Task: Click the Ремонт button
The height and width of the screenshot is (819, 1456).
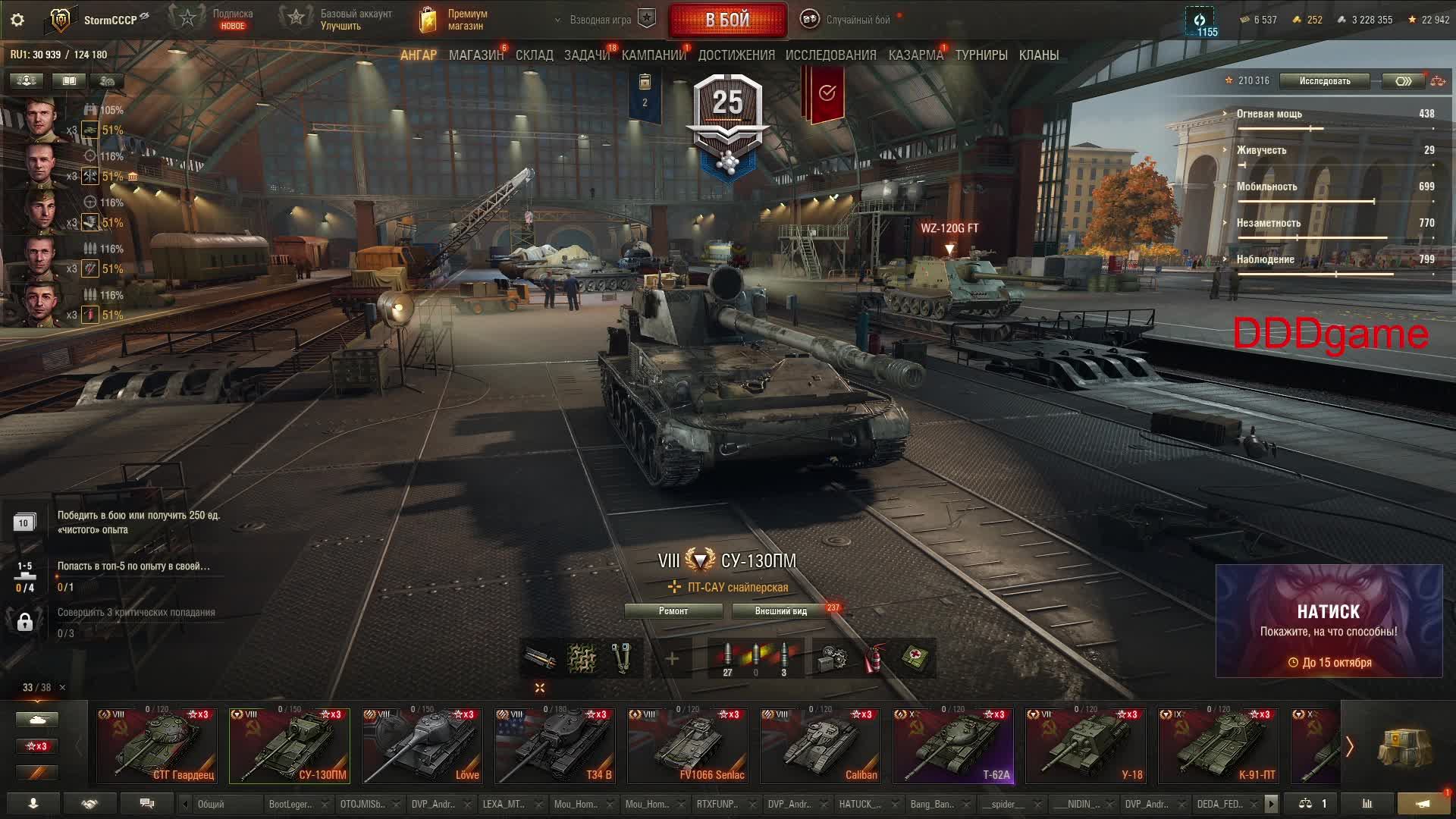Action: point(673,611)
